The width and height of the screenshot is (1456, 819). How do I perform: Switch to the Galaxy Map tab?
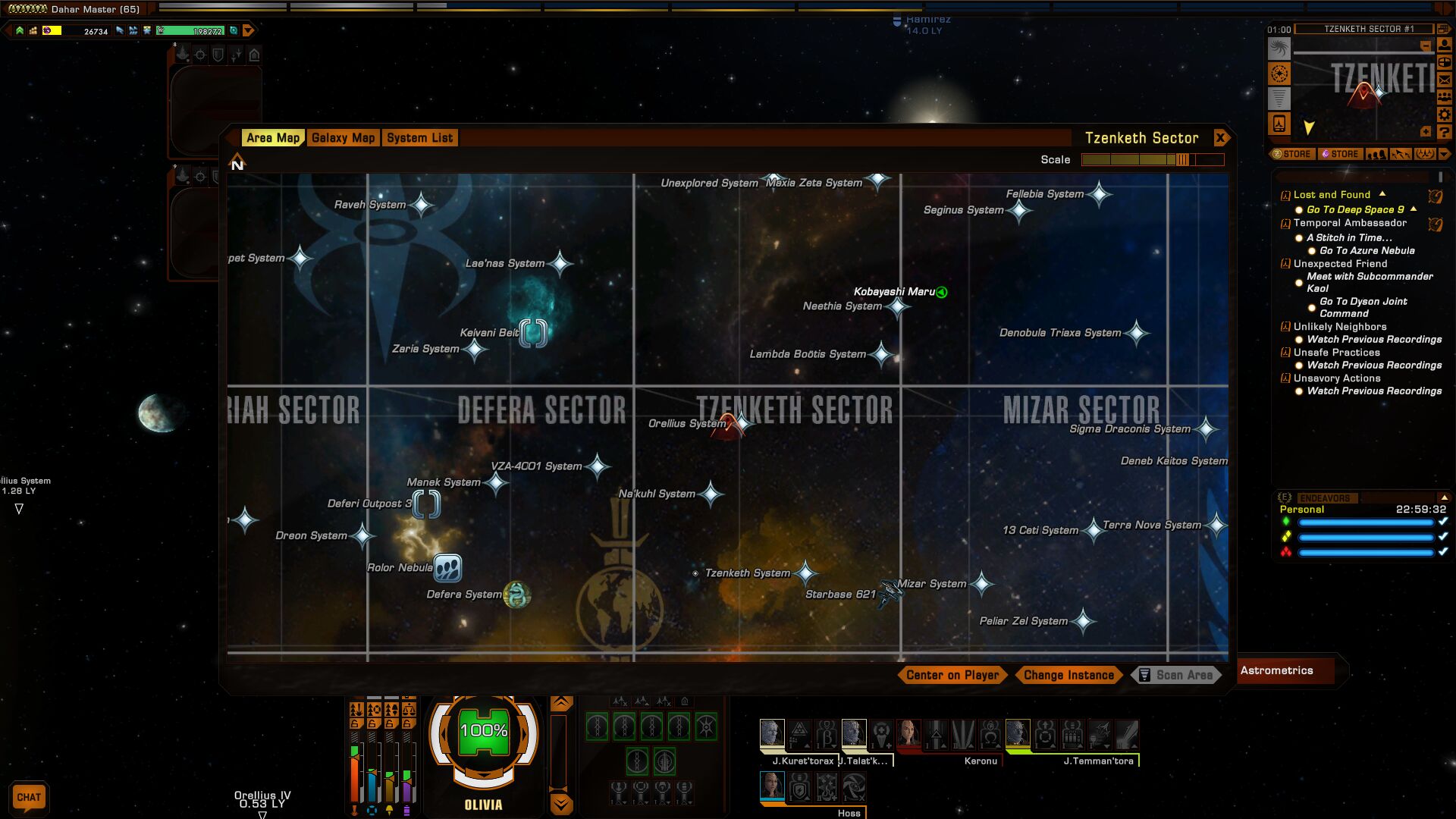click(x=343, y=138)
